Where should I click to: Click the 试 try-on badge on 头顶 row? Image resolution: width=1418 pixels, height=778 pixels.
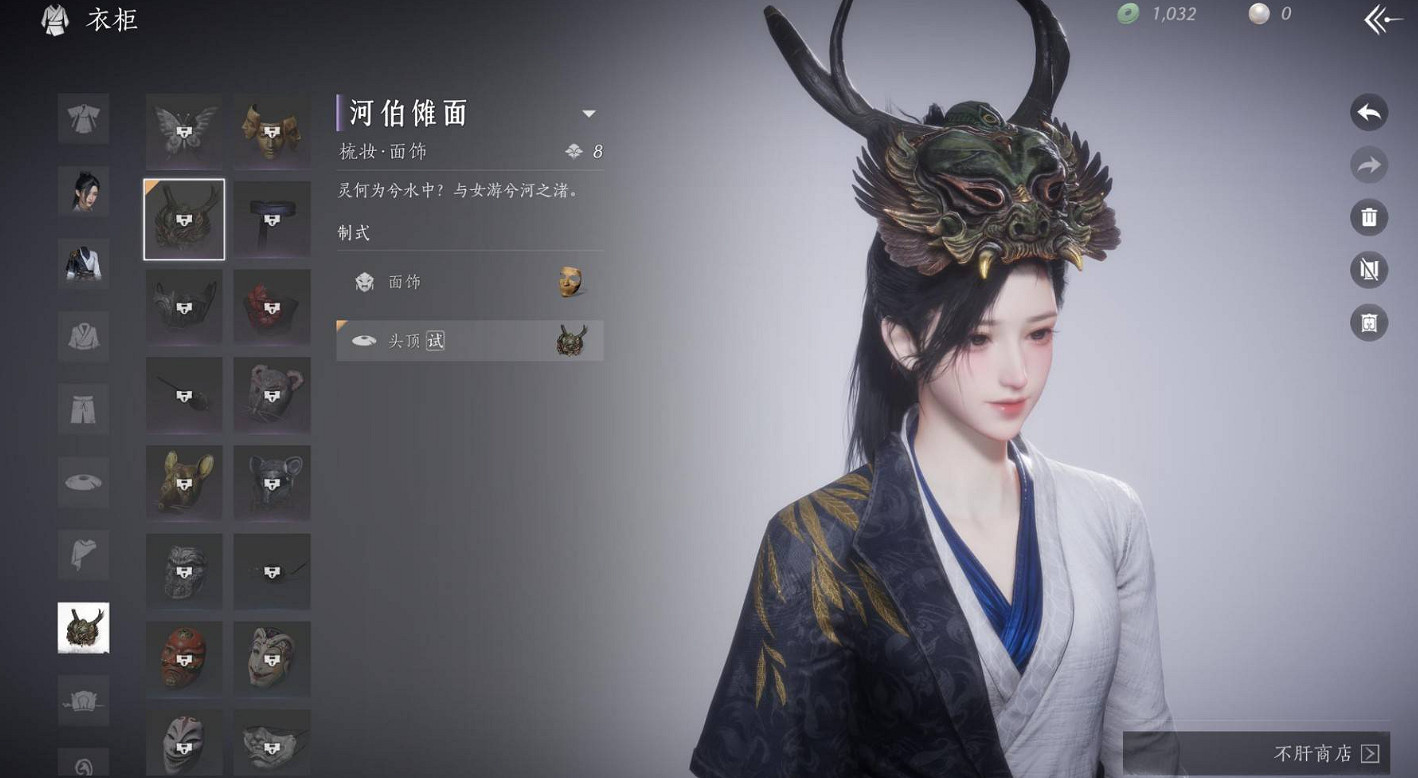coord(437,340)
